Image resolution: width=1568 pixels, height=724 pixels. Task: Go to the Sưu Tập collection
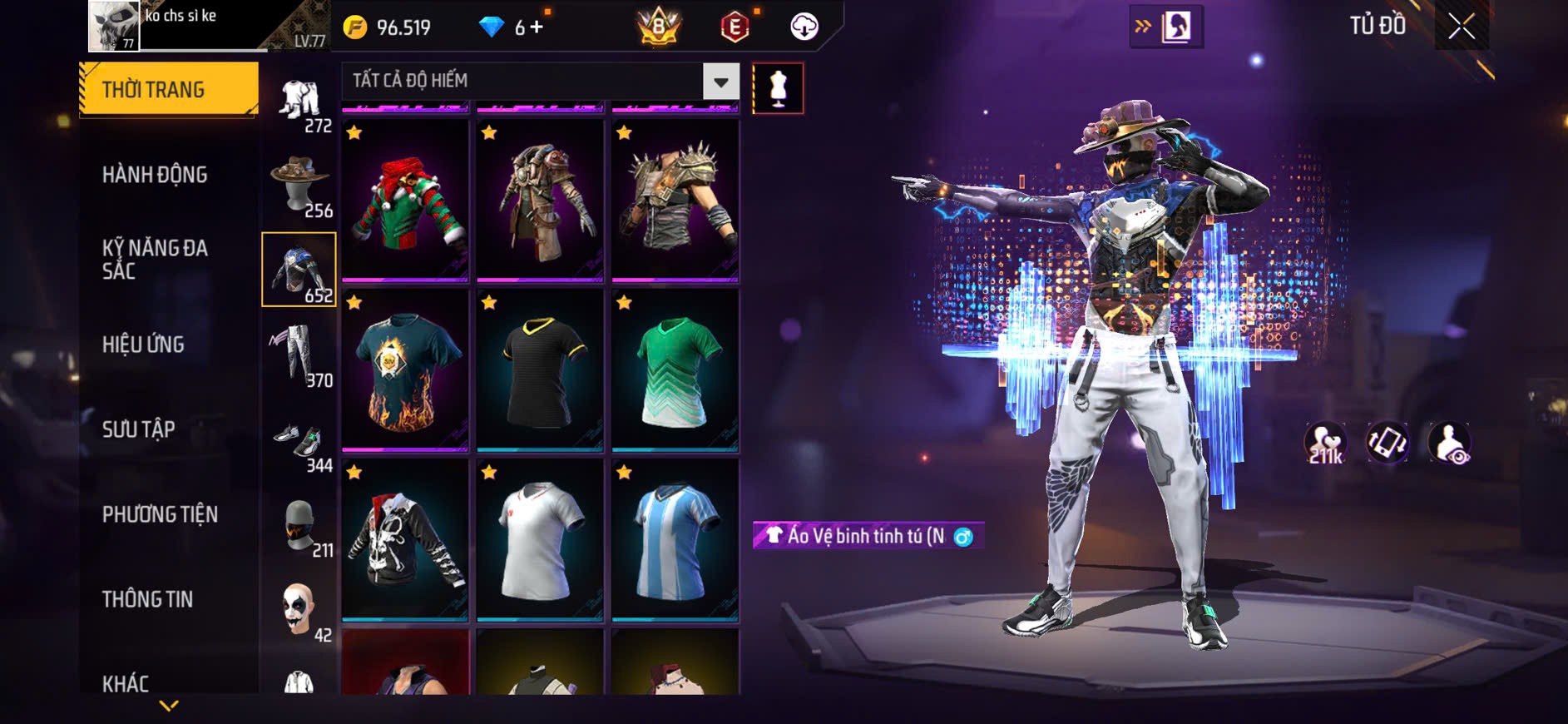[139, 429]
